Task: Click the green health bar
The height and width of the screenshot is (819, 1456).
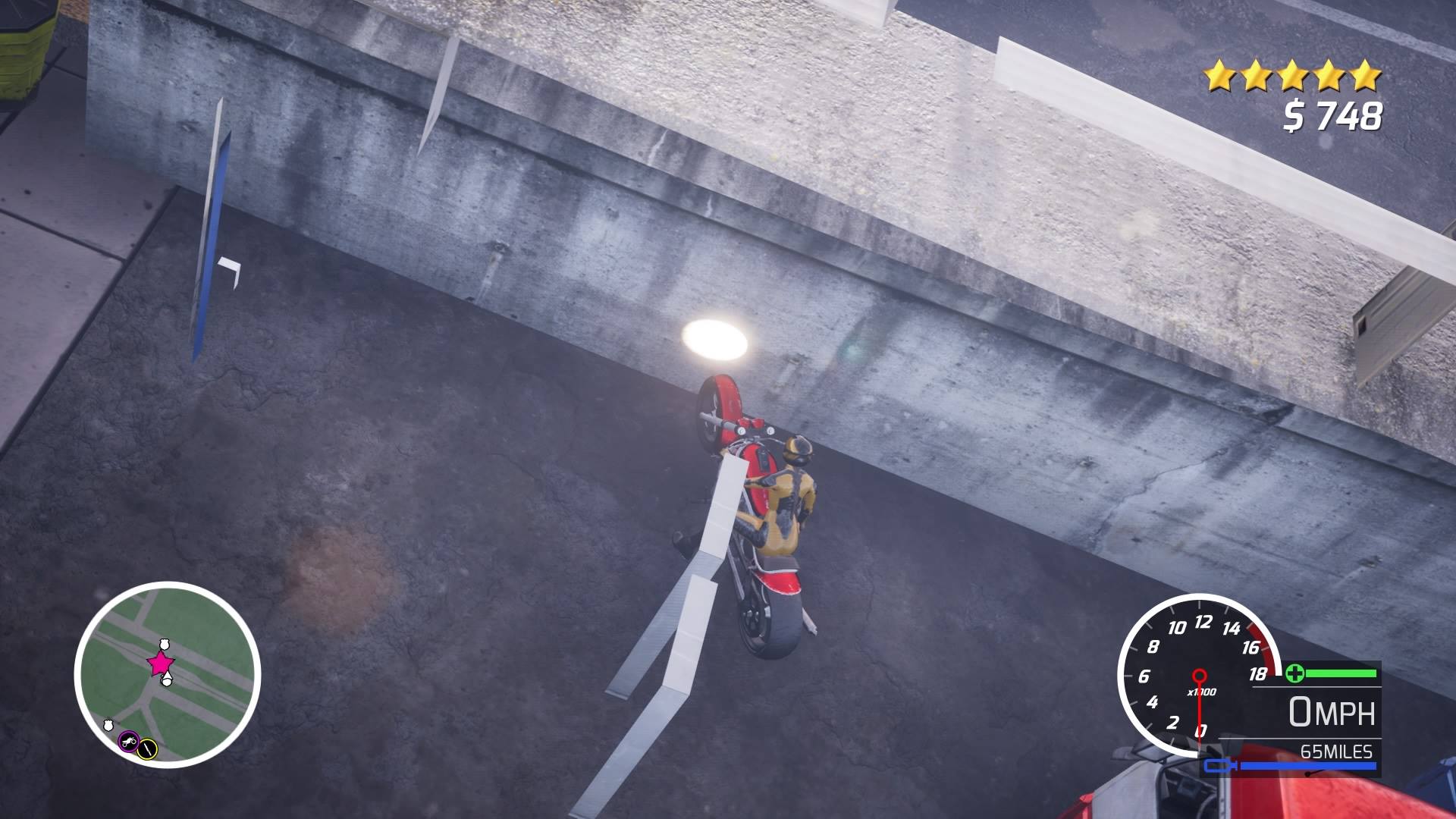Action: 1341,673
